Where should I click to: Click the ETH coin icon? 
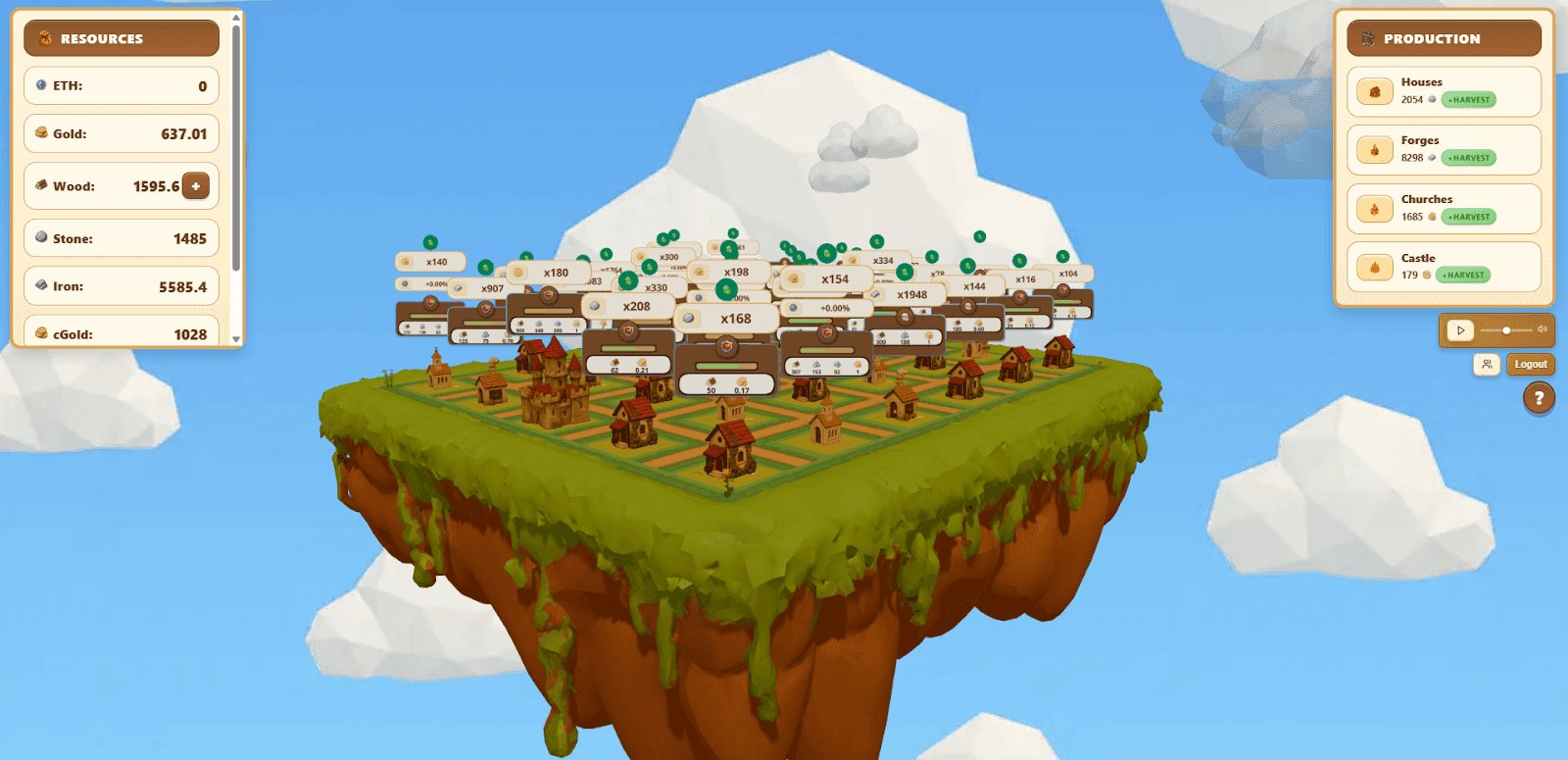pos(40,85)
